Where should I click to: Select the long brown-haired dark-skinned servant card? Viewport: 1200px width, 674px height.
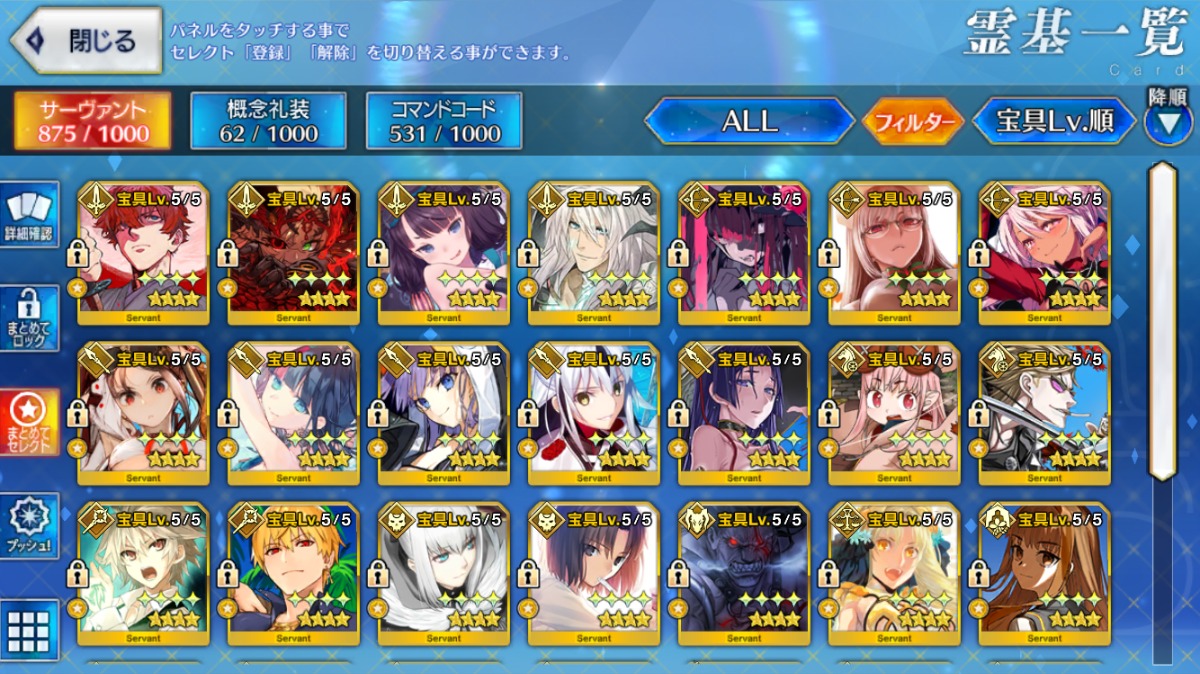[x=1044, y=572]
